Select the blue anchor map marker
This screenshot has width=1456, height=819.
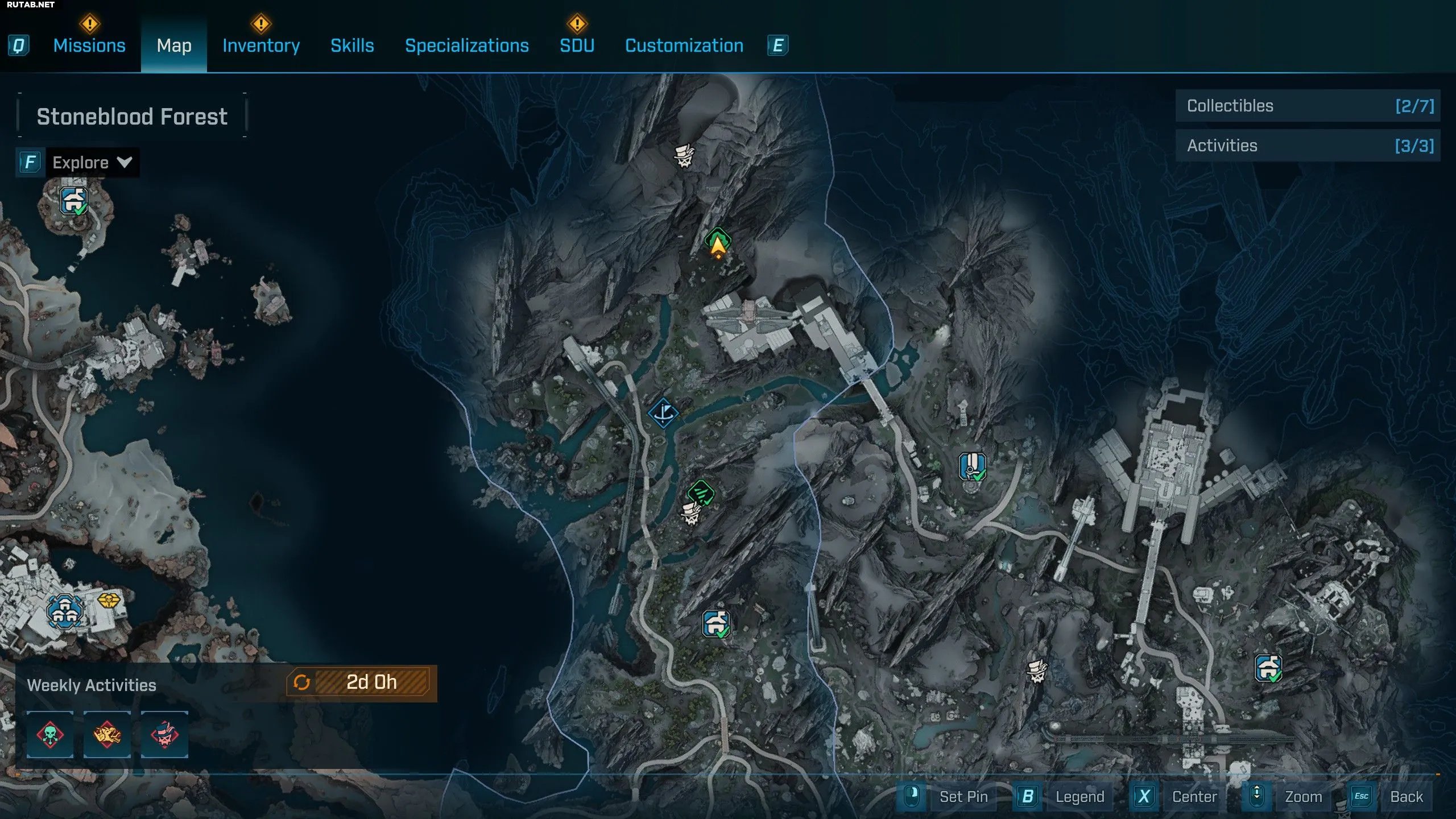click(663, 413)
